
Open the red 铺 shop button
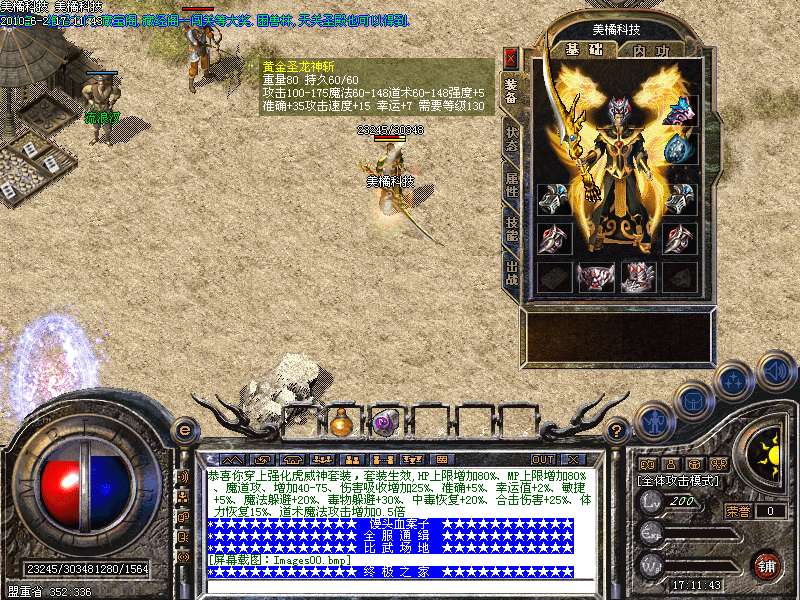[767, 565]
